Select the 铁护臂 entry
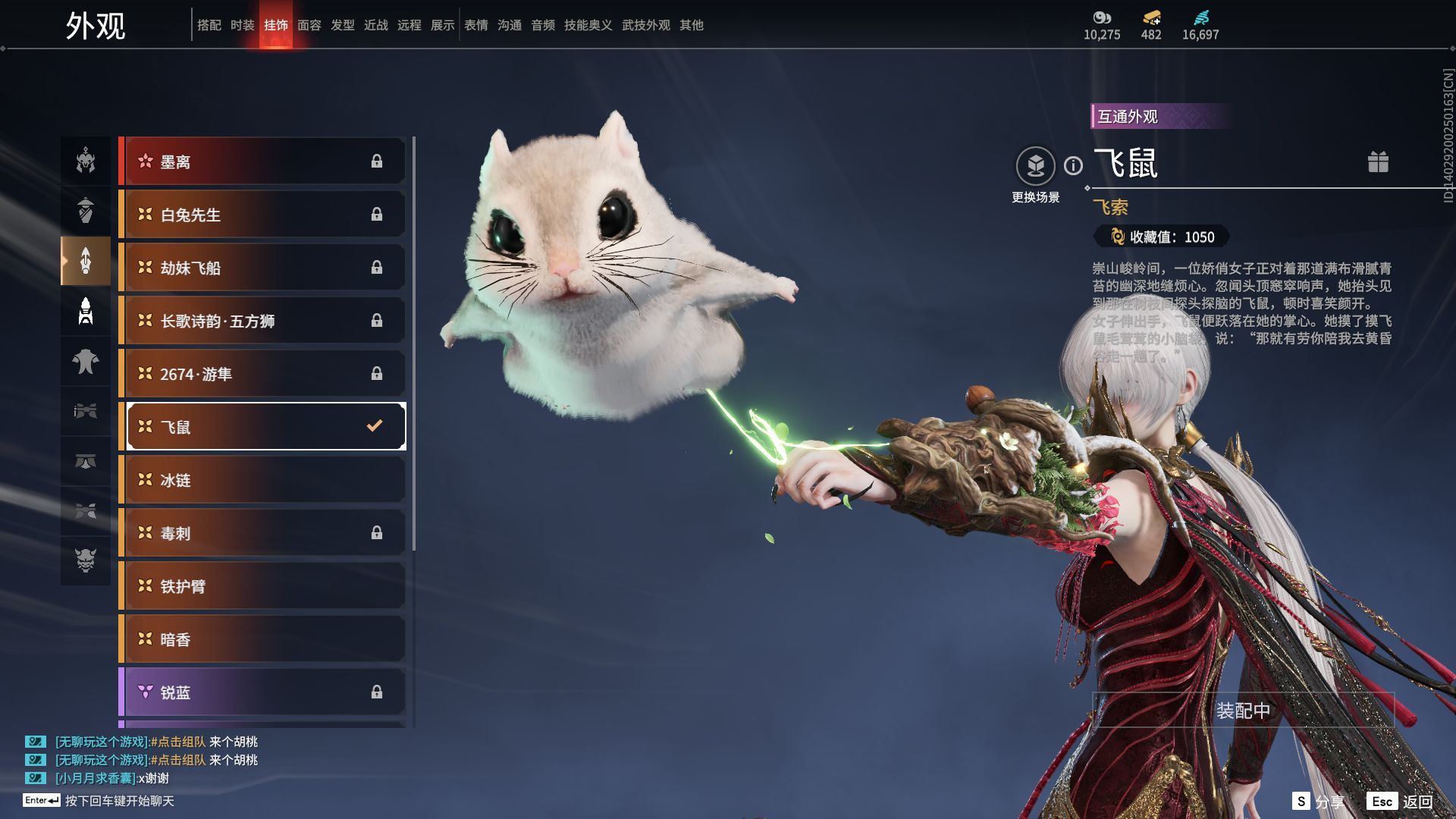The height and width of the screenshot is (819, 1456). [262, 586]
